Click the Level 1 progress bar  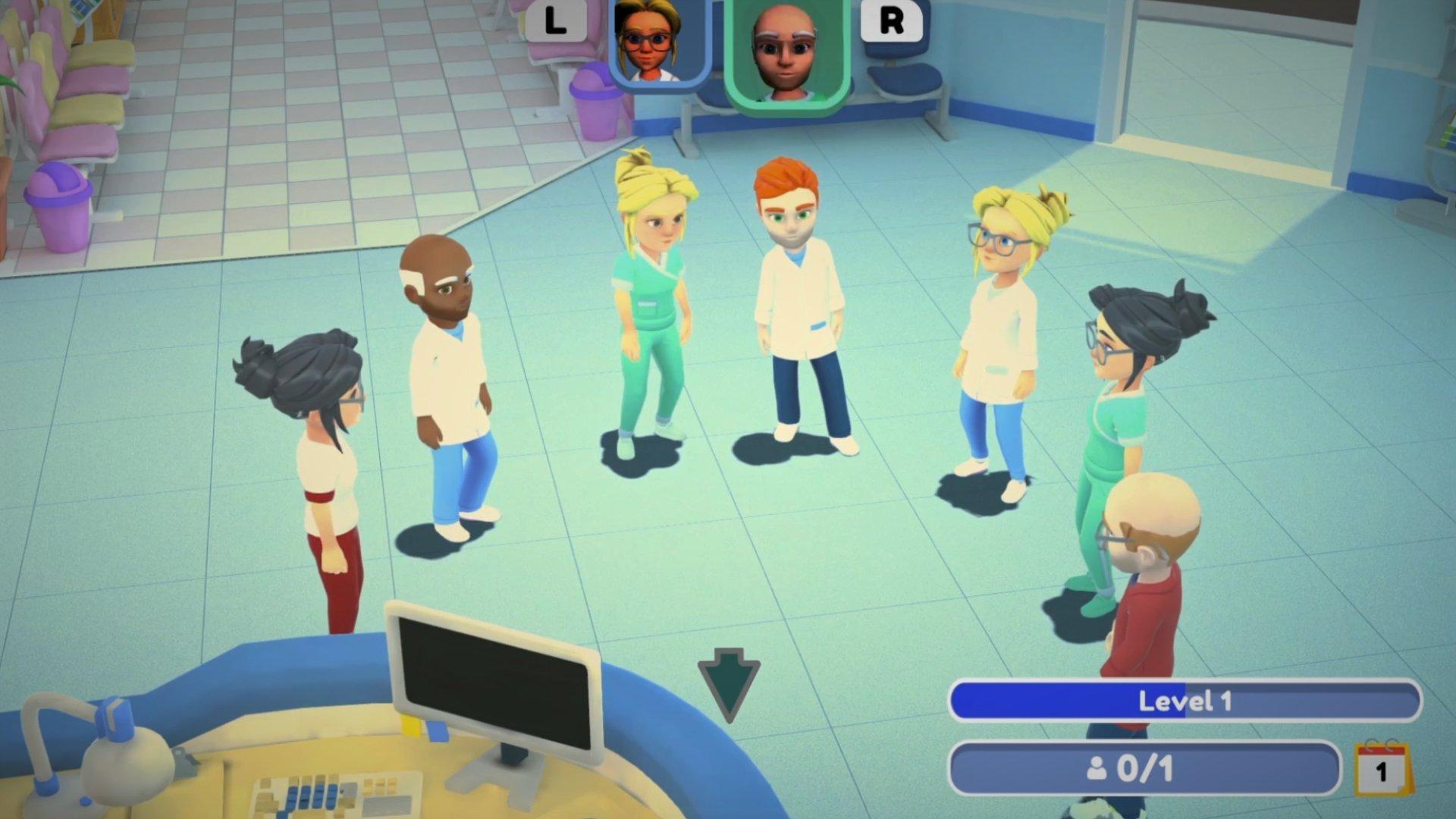pyautogui.click(x=1185, y=702)
